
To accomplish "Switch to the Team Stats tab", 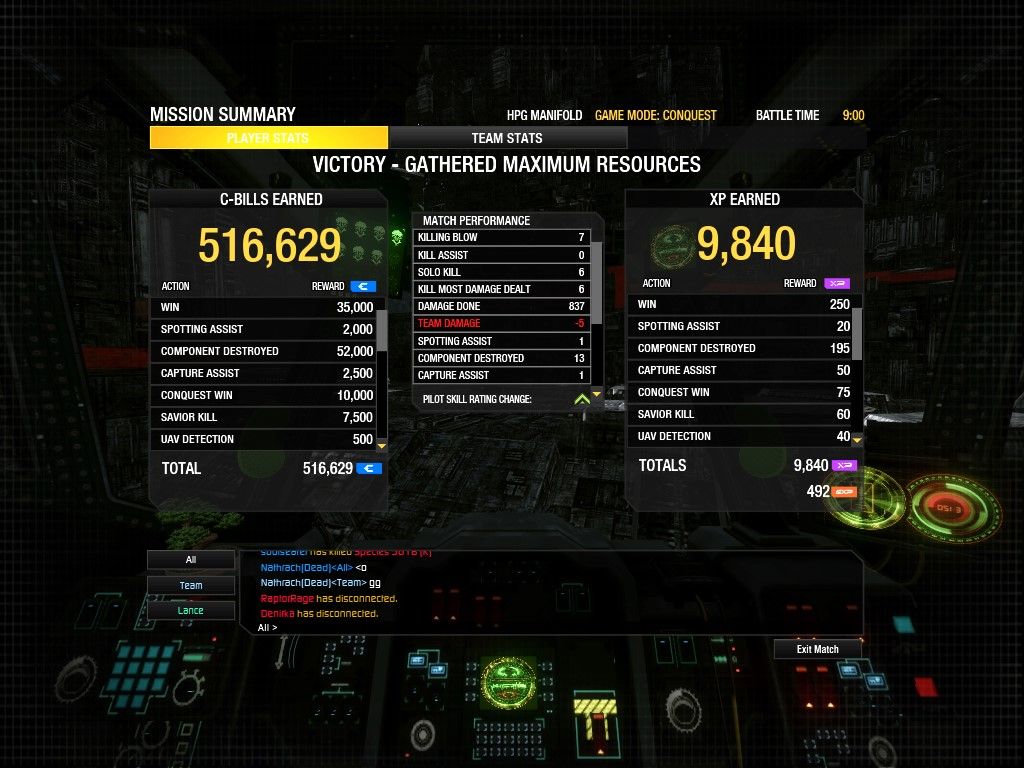I will [x=507, y=138].
